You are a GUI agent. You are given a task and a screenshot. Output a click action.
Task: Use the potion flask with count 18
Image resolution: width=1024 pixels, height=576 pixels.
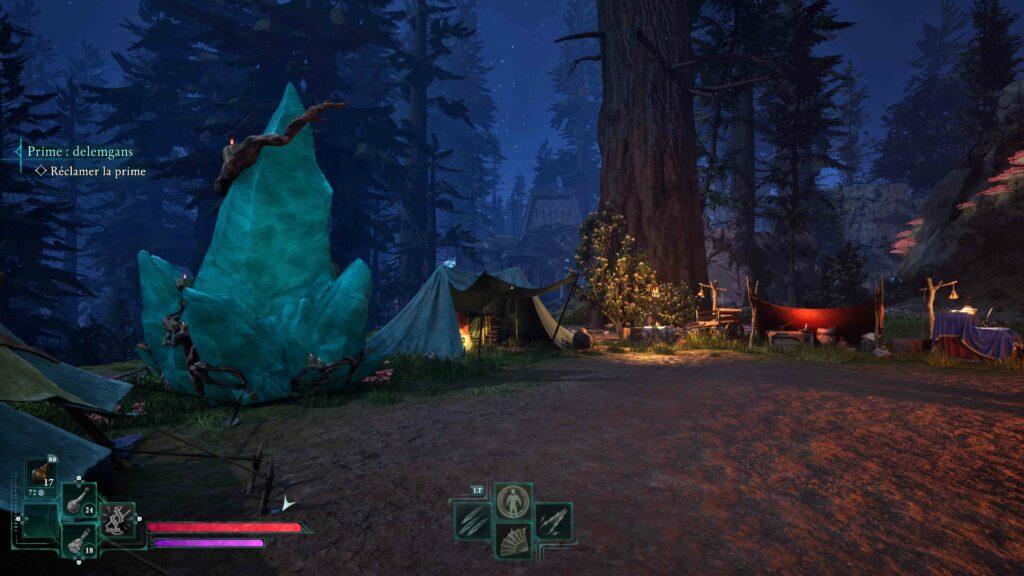tap(79, 540)
